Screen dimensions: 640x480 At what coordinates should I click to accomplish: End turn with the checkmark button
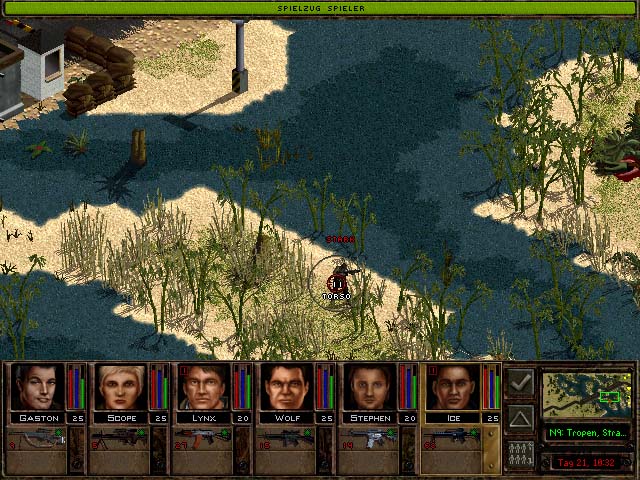click(520, 383)
